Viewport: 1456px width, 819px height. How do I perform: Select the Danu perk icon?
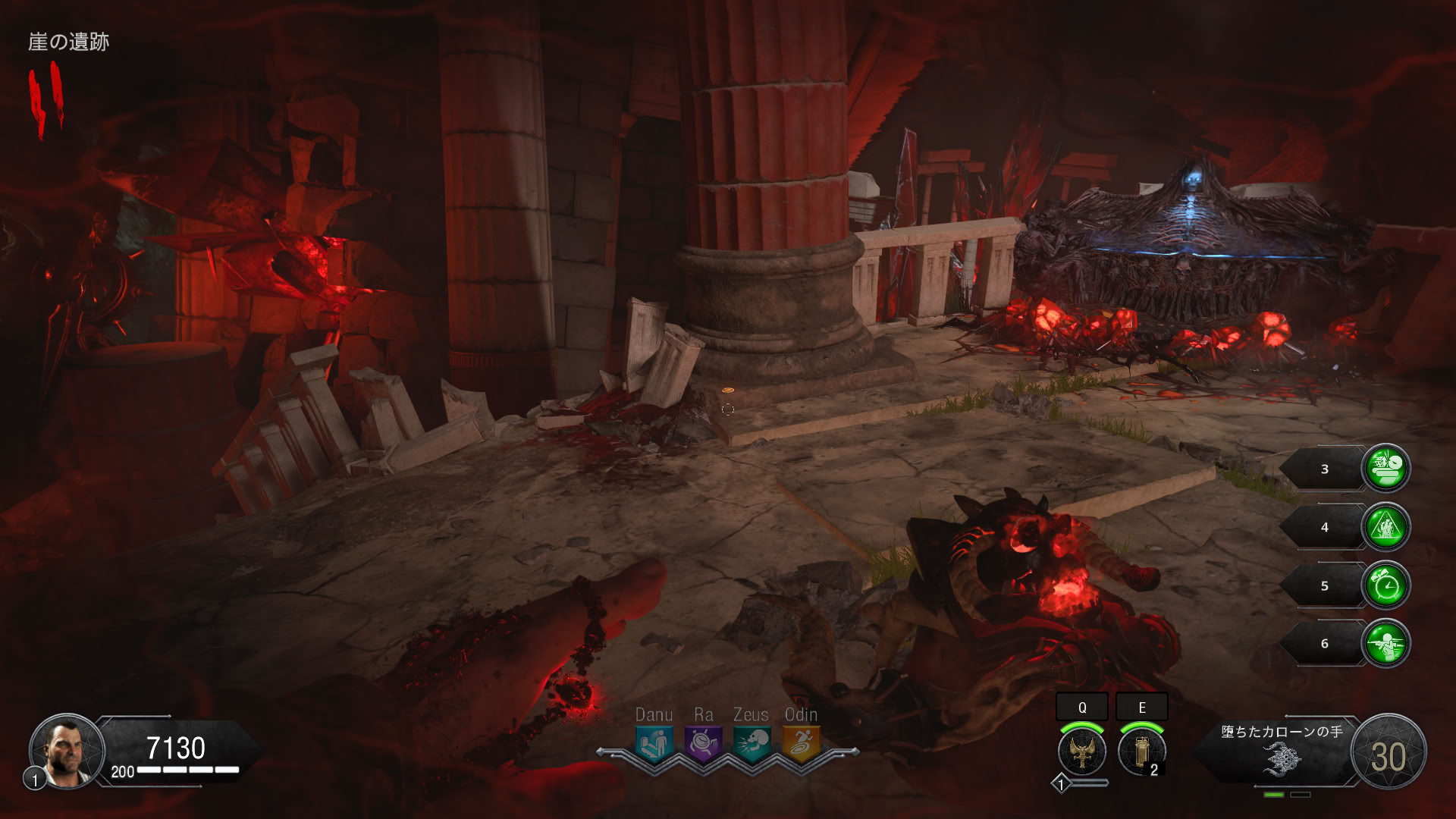(653, 743)
